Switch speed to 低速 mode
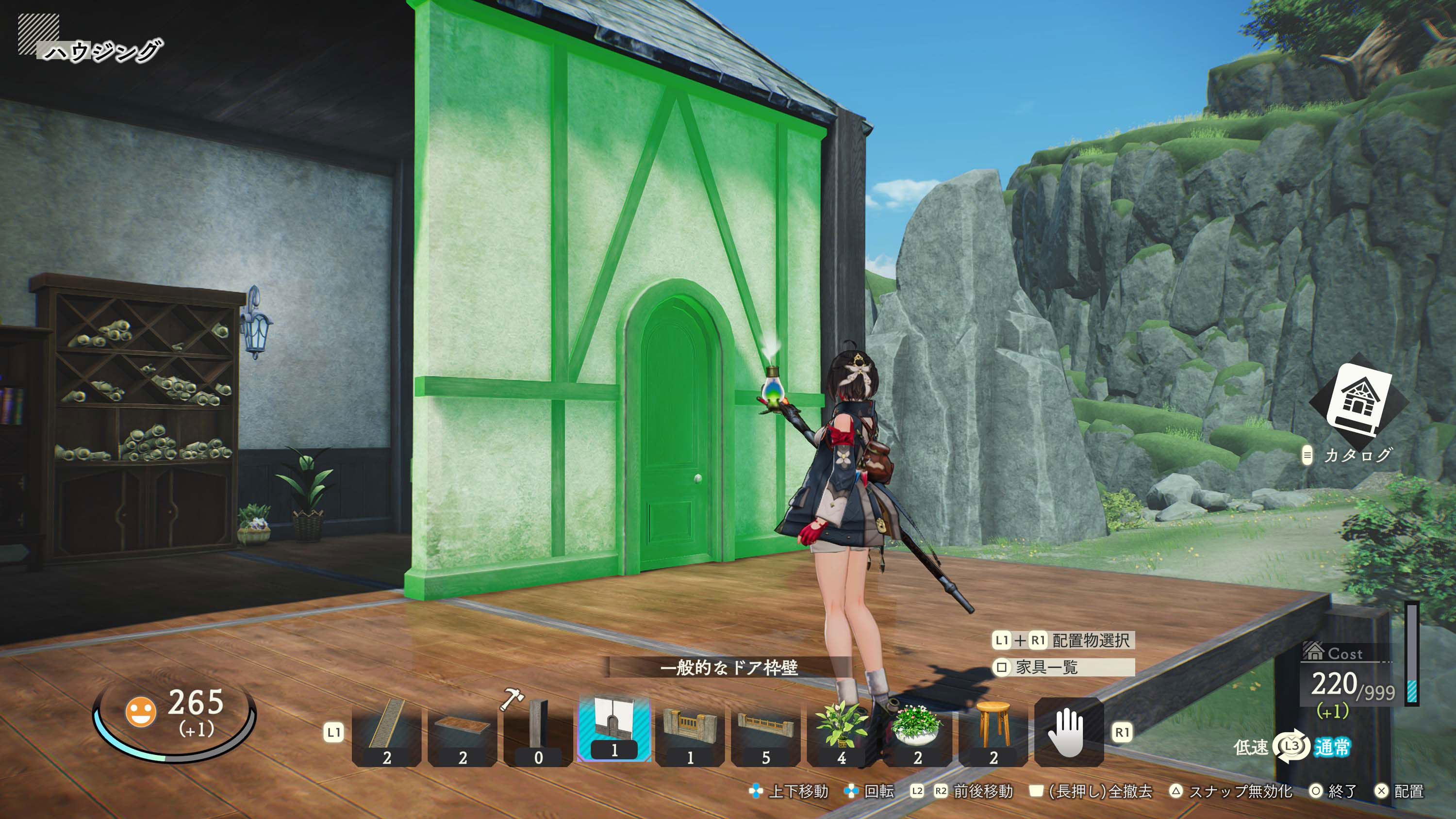The width and height of the screenshot is (1456, 819). click(1251, 747)
